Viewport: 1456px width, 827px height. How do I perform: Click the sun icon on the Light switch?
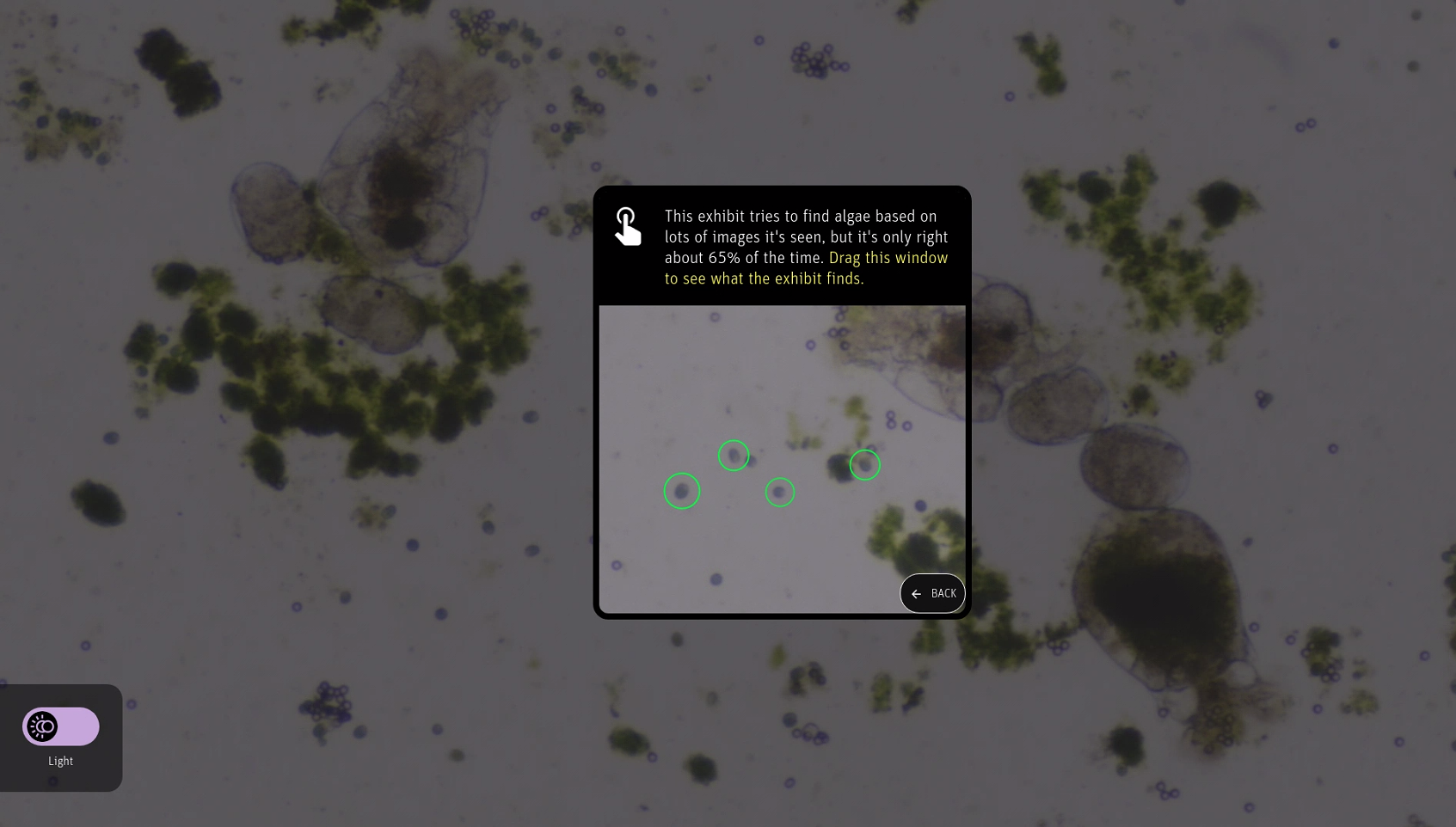click(41, 726)
